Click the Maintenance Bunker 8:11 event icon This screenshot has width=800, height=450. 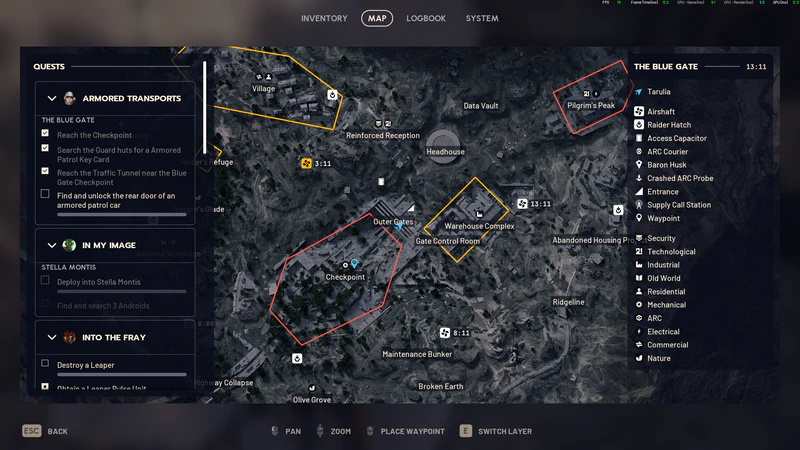click(445, 333)
